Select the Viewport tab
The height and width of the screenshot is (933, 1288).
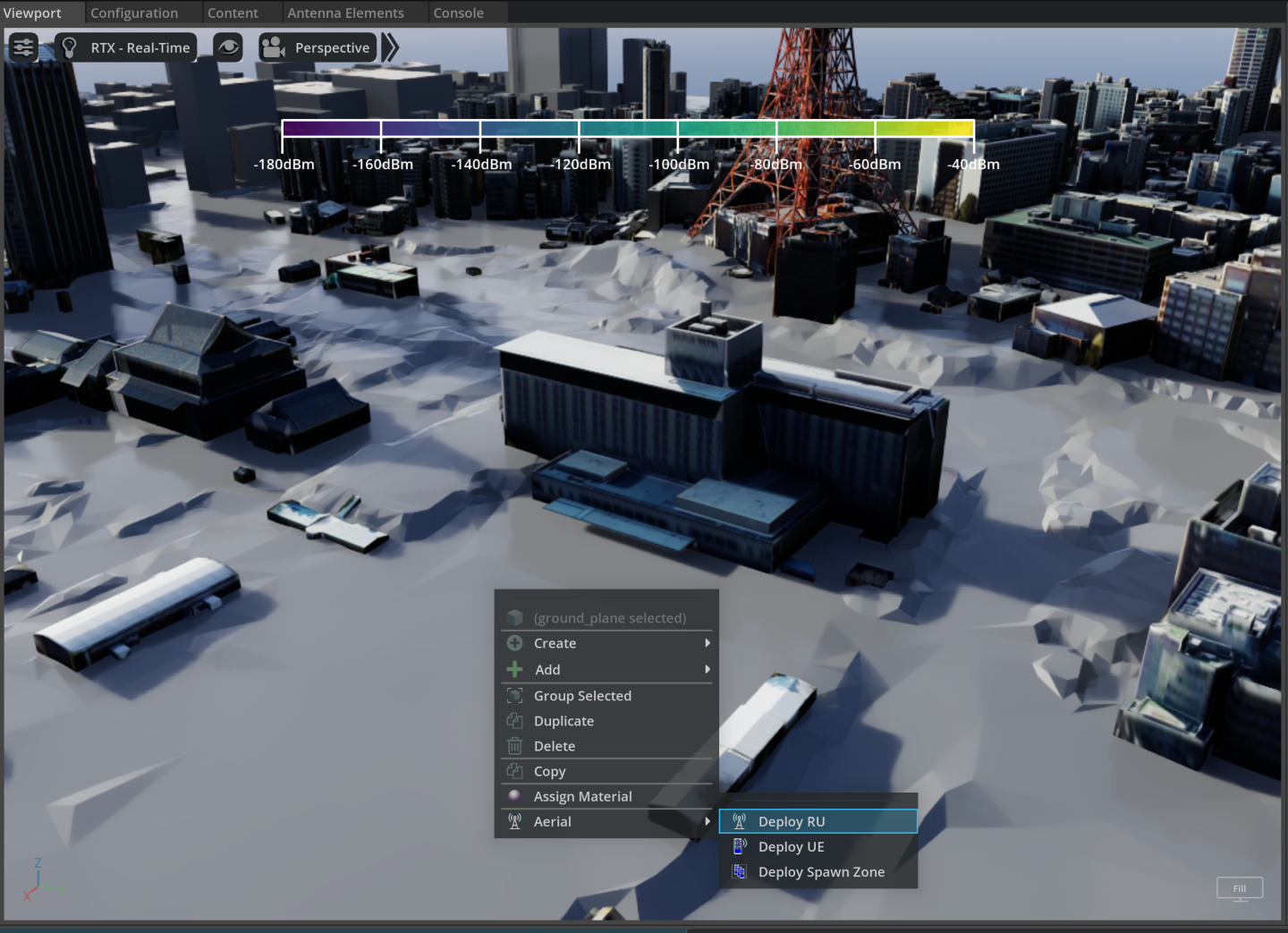[x=33, y=13]
